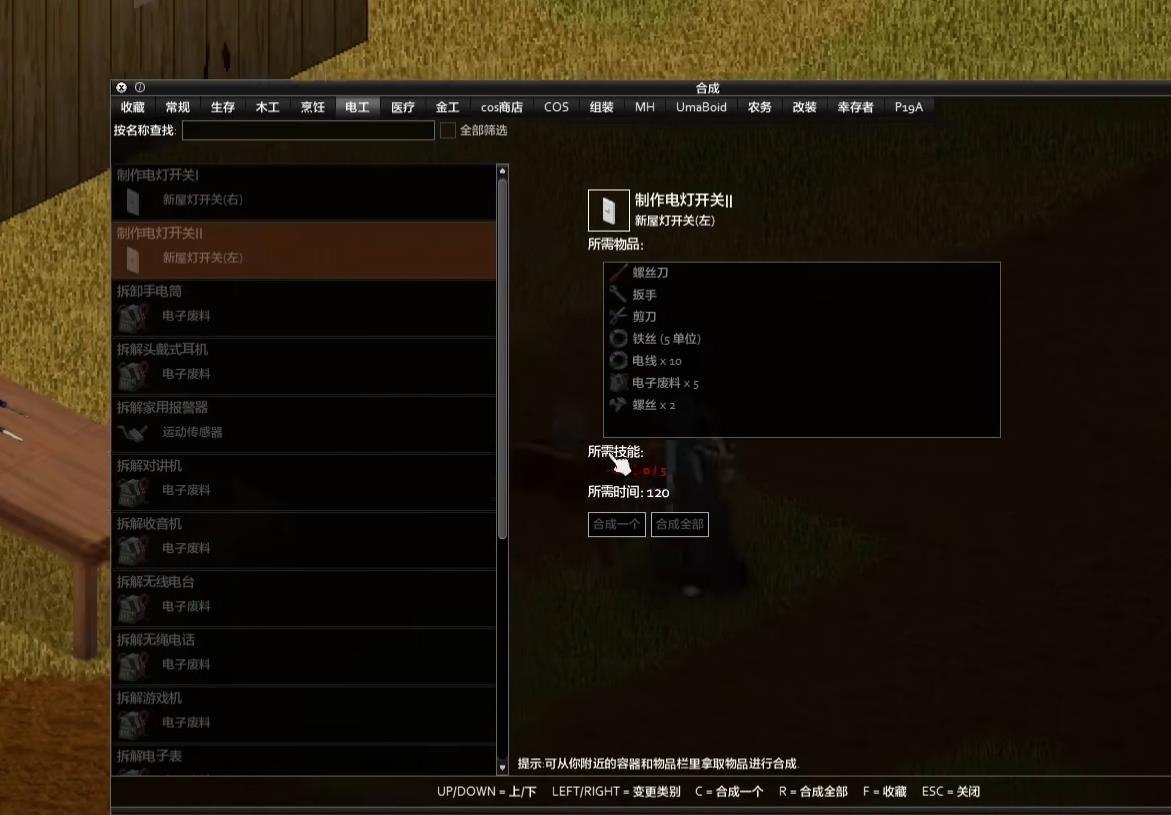Image resolution: width=1171 pixels, height=815 pixels.
Task: Click the 合成全部 button
Action: (680, 524)
